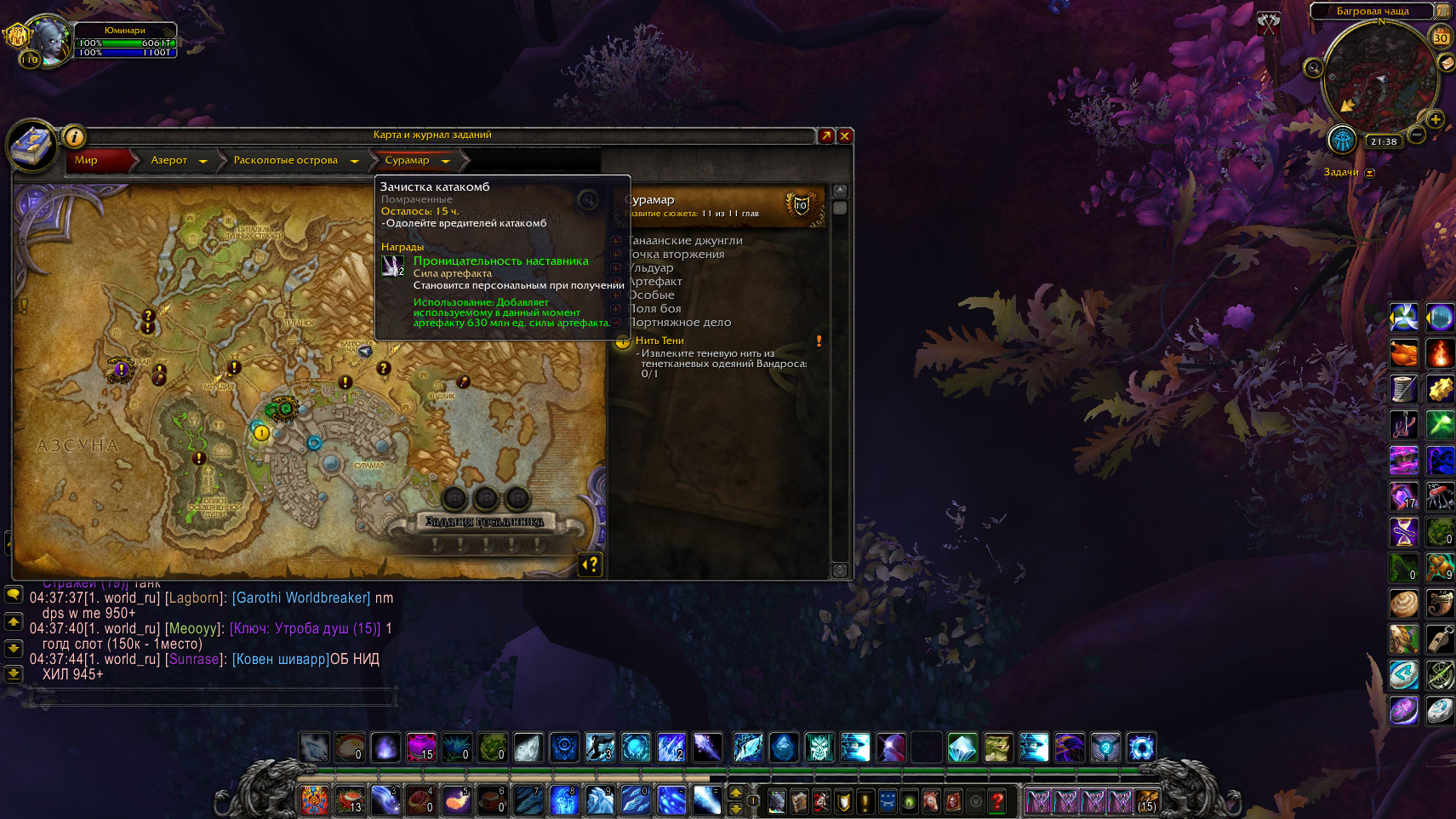Viewport: 1456px width, 819px height.
Task: Open the Азерот map dropdown
Action: tap(203, 161)
